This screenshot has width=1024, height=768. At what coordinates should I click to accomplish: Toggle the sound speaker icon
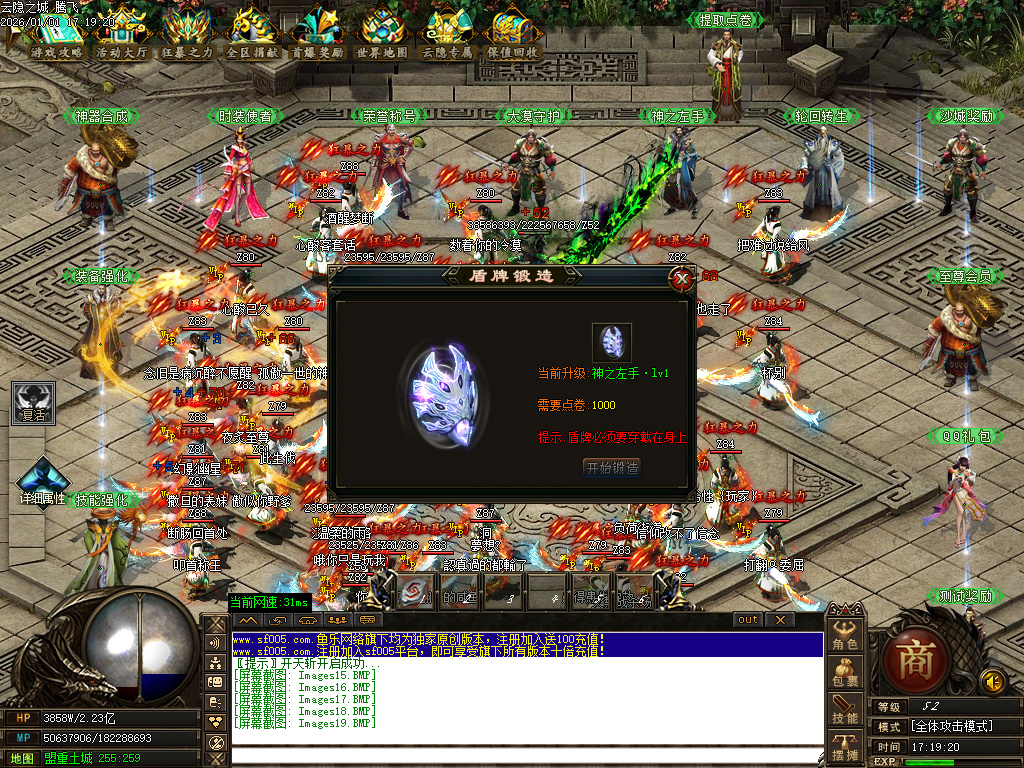pyautogui.click(x=992, y=682)
